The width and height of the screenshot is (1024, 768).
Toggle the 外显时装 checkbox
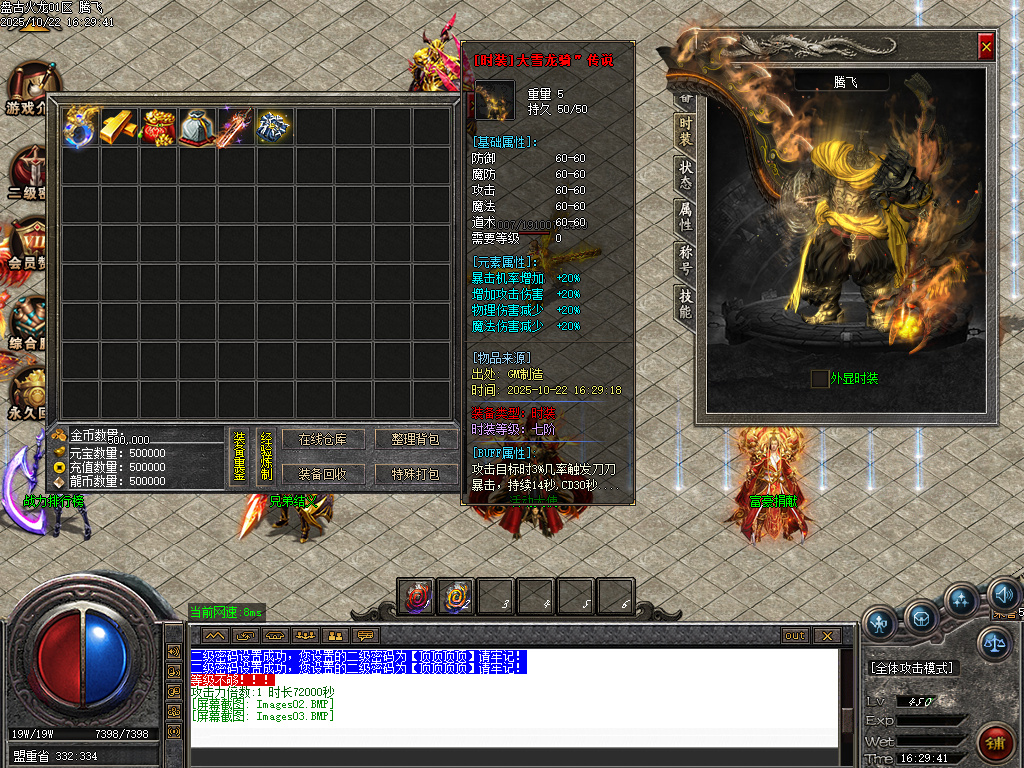(x=819, y=378)
